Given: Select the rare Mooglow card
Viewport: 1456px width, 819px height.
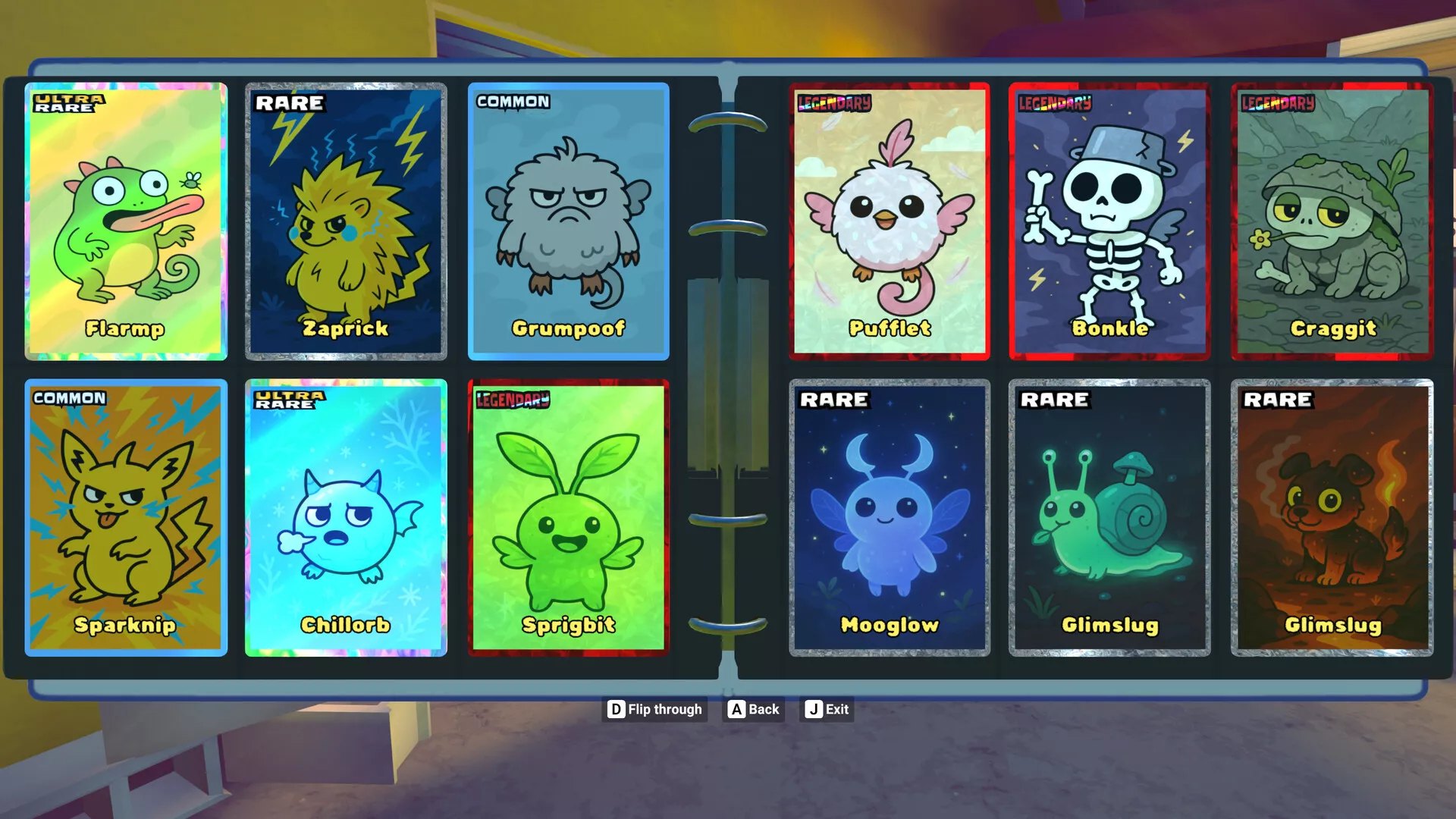Looking at the screenshot, I should [889, 517].
